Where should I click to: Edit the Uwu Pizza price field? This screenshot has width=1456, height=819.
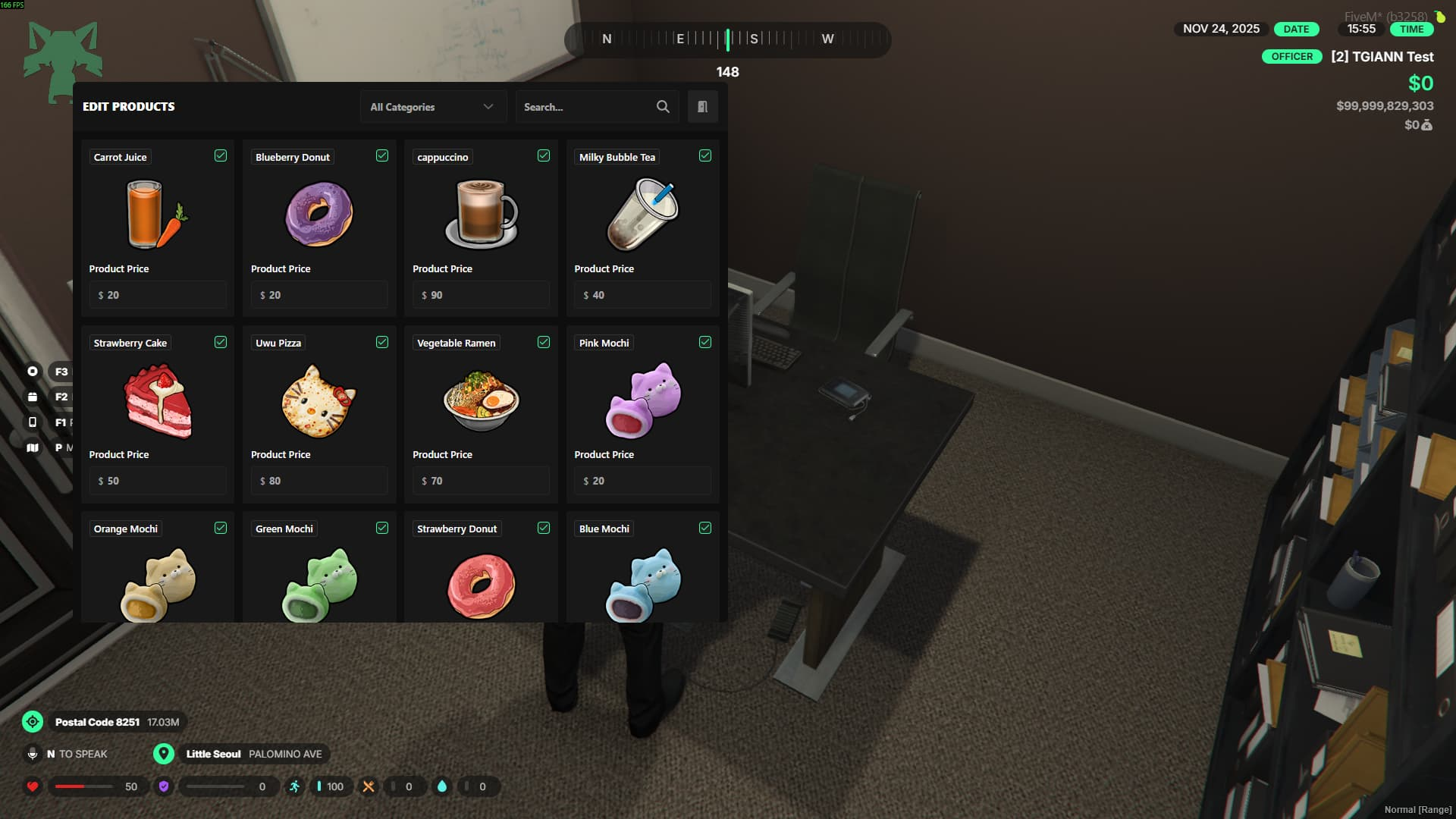(x=319, y=481)
